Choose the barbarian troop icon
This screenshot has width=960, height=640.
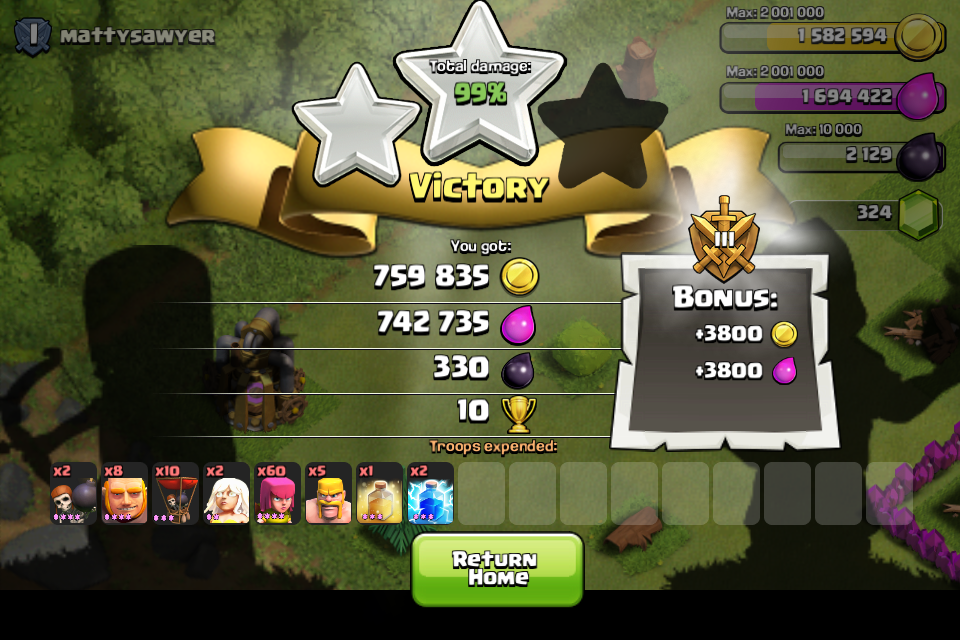coord(329,493)
